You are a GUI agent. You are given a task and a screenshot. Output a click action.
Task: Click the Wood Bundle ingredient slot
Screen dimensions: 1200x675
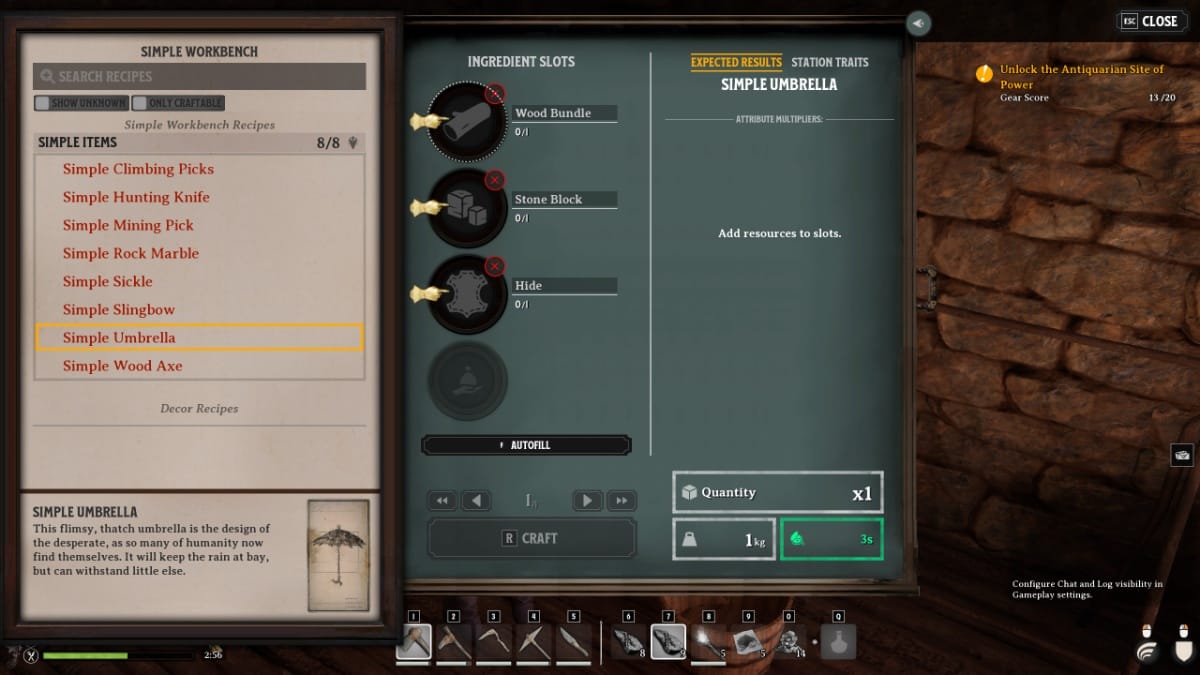[467, 122]
